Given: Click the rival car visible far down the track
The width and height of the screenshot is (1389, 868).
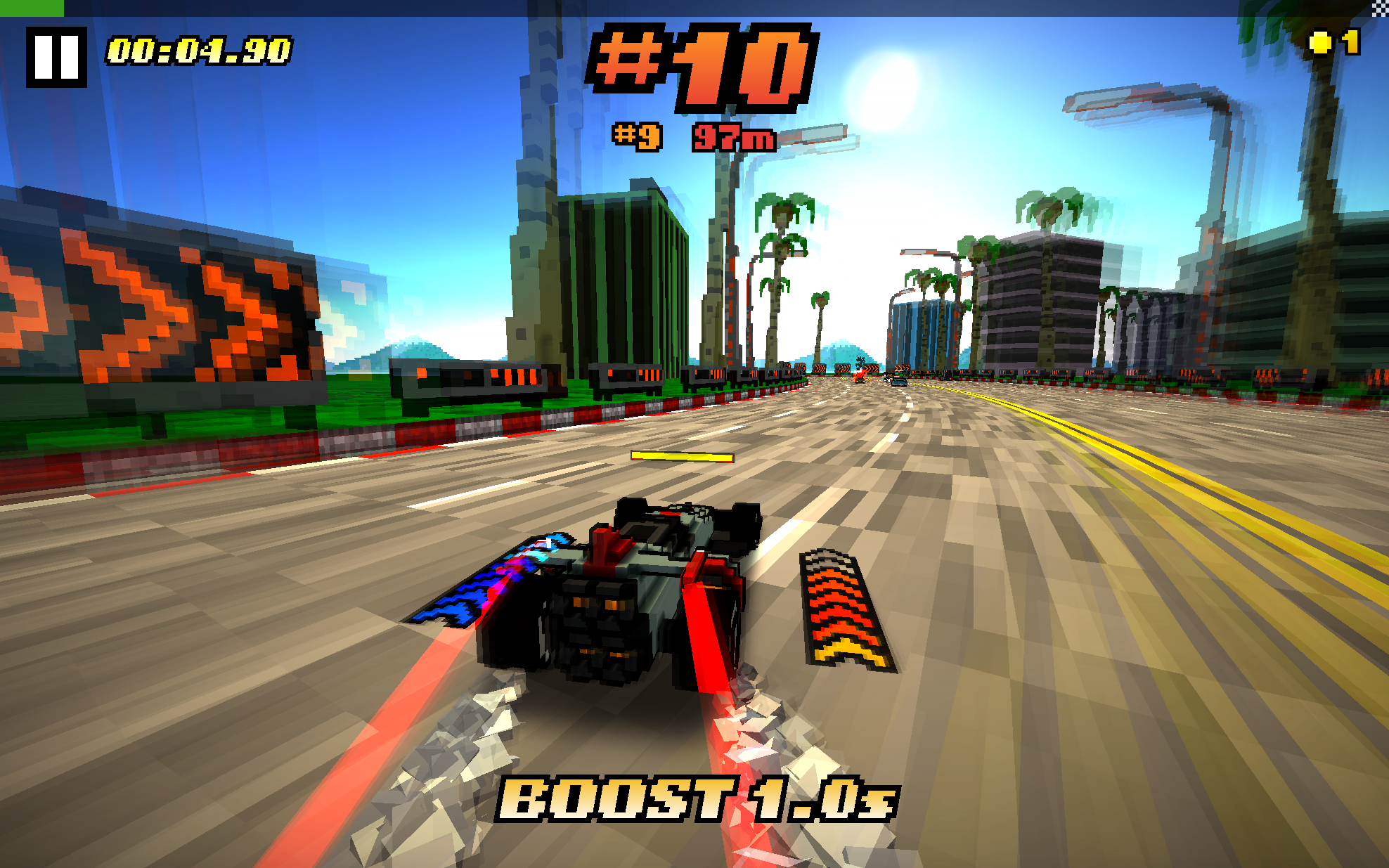Looking at the screenshot, I should coord(900,384).
